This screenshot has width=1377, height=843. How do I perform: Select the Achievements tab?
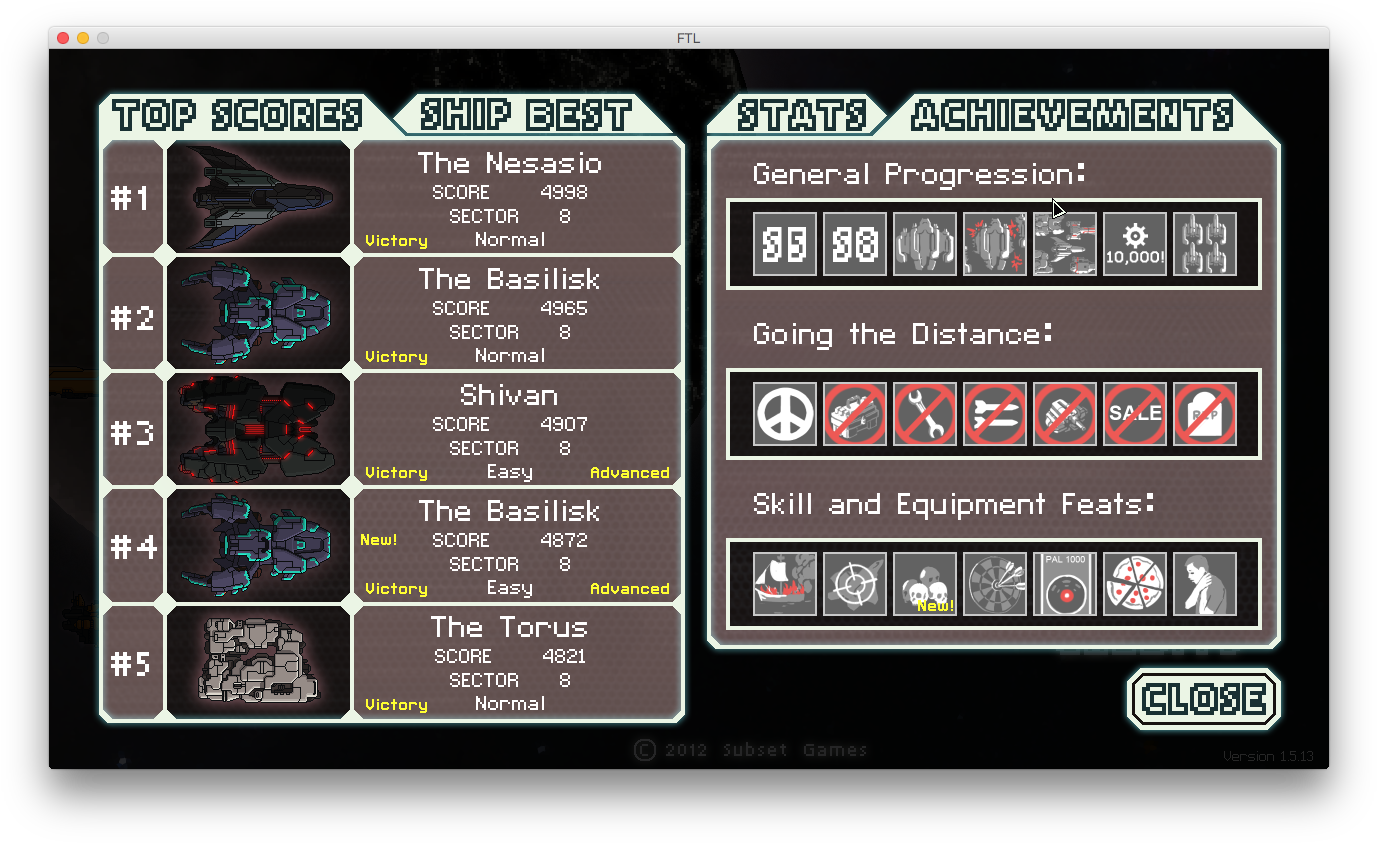click(1072, 115)
